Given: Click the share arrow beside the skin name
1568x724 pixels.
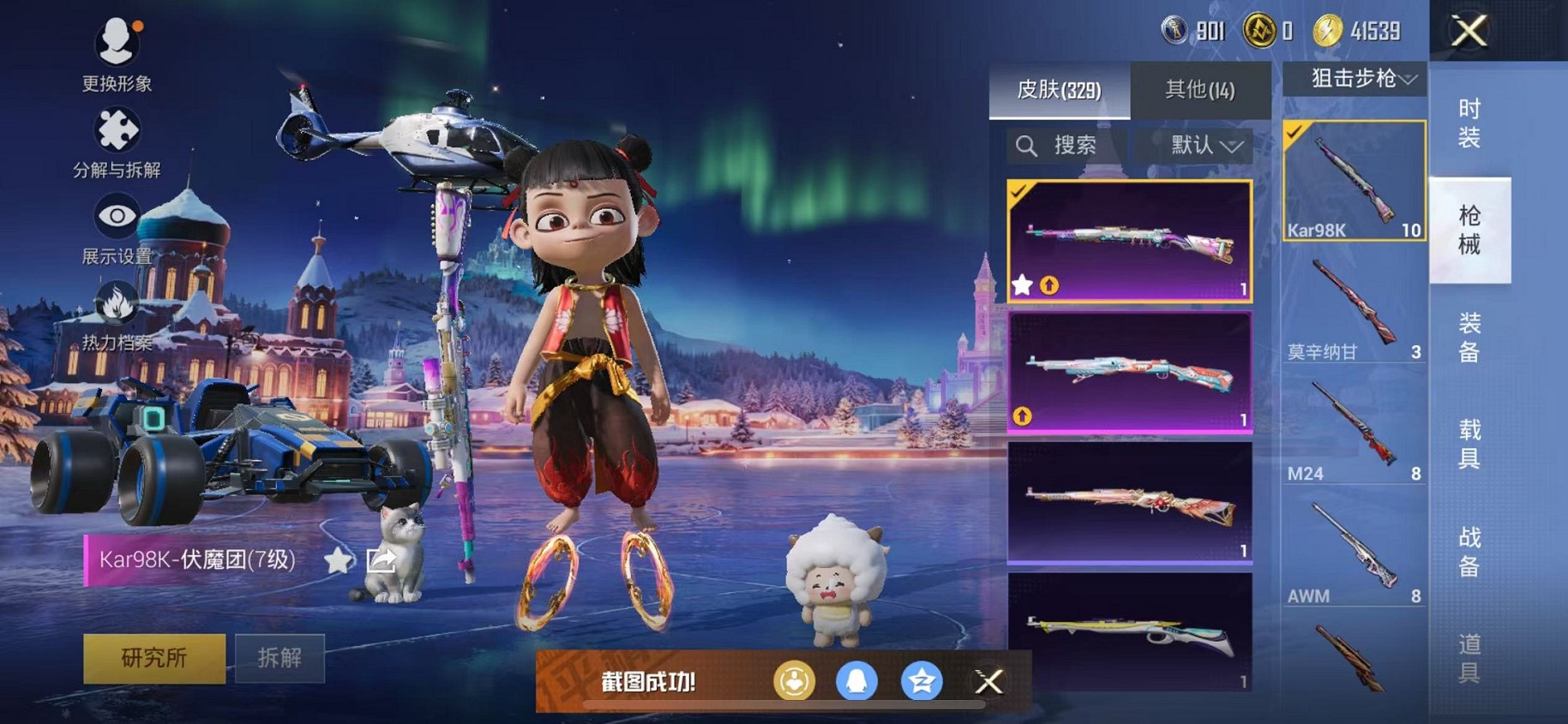Looking at the screenshot, I should point(381,560).
